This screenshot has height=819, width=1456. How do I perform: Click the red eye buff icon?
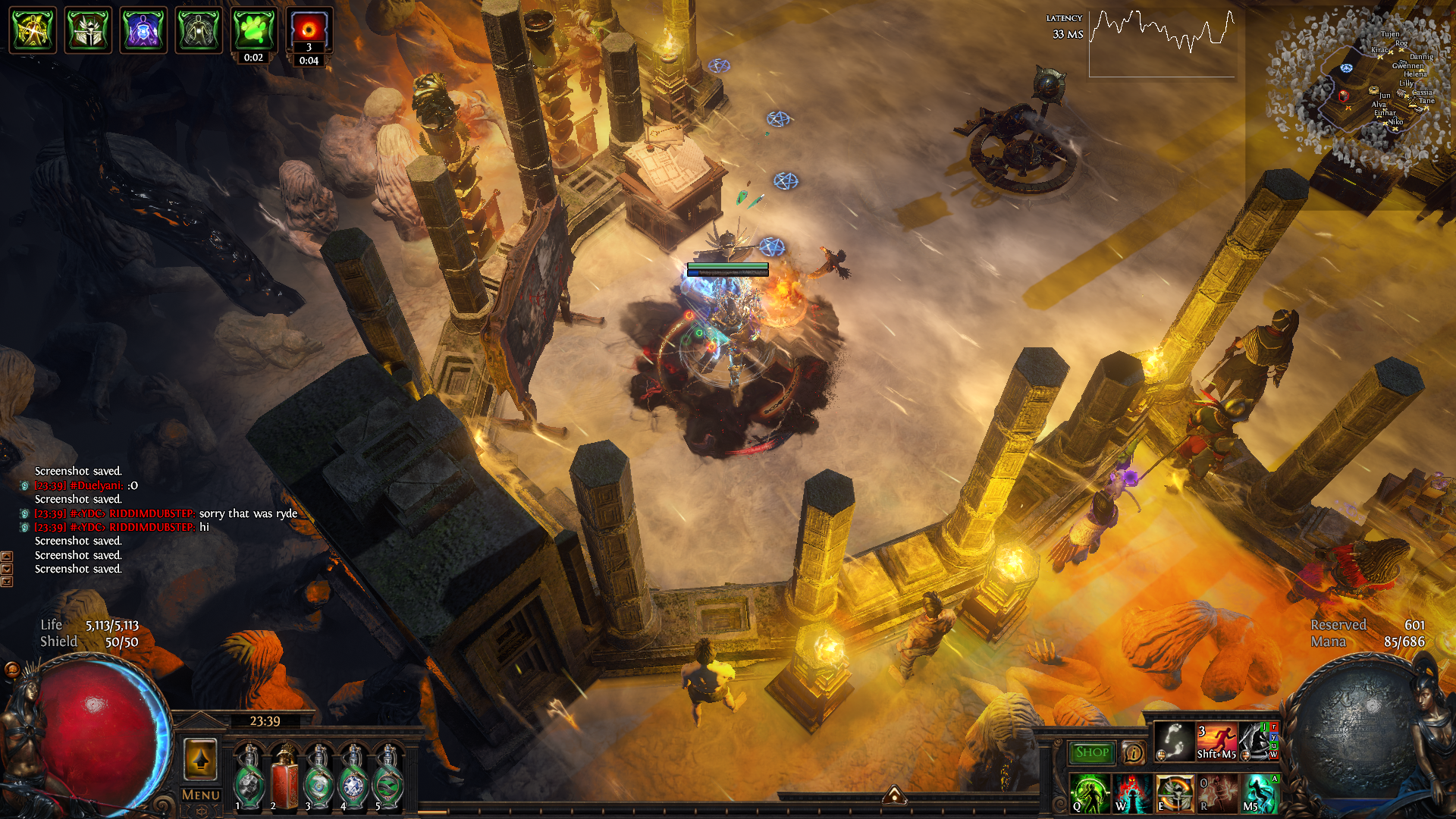pyautogui.click(x=309, y=30)
